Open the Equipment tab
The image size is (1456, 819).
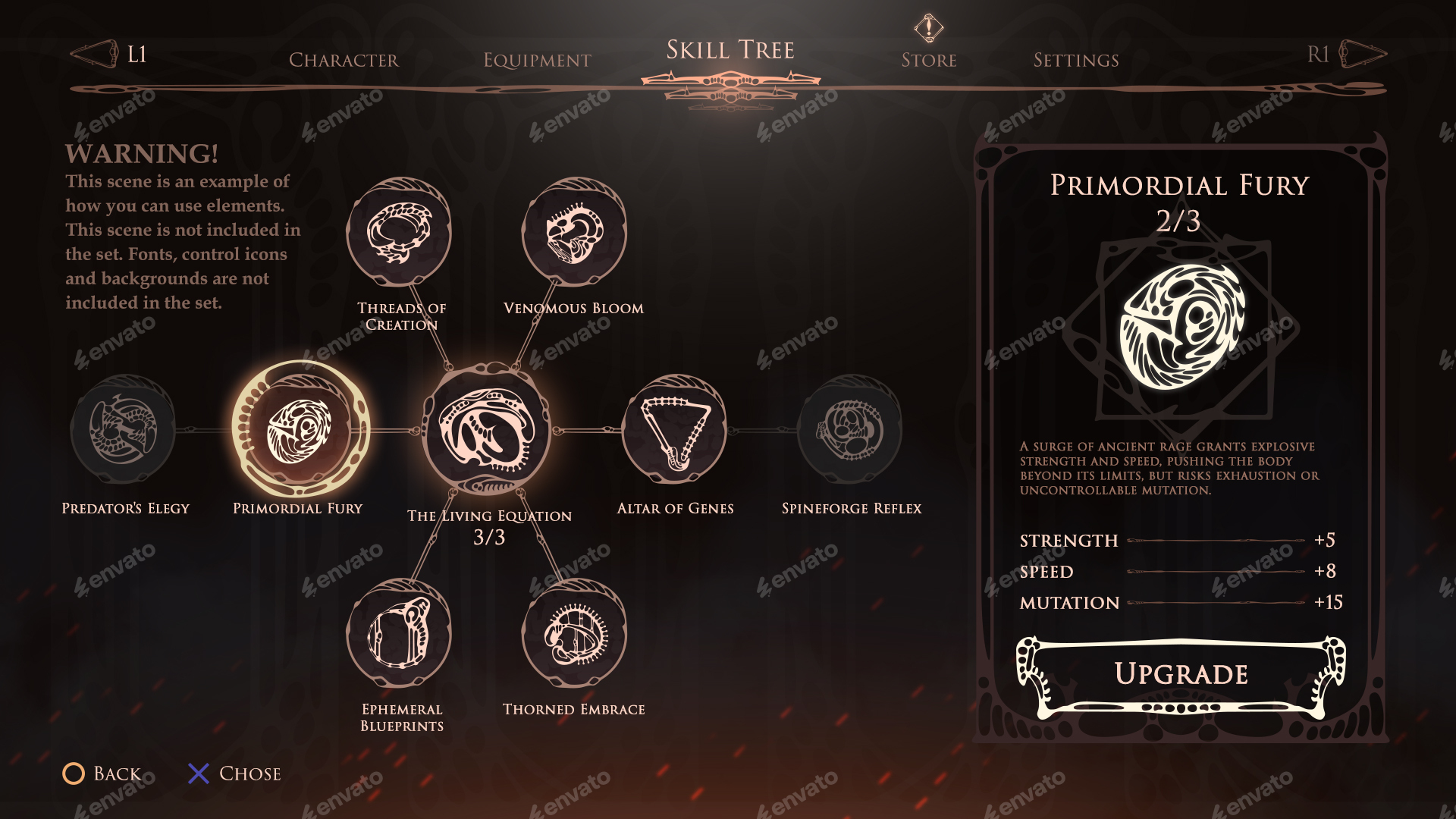(537, 60)
